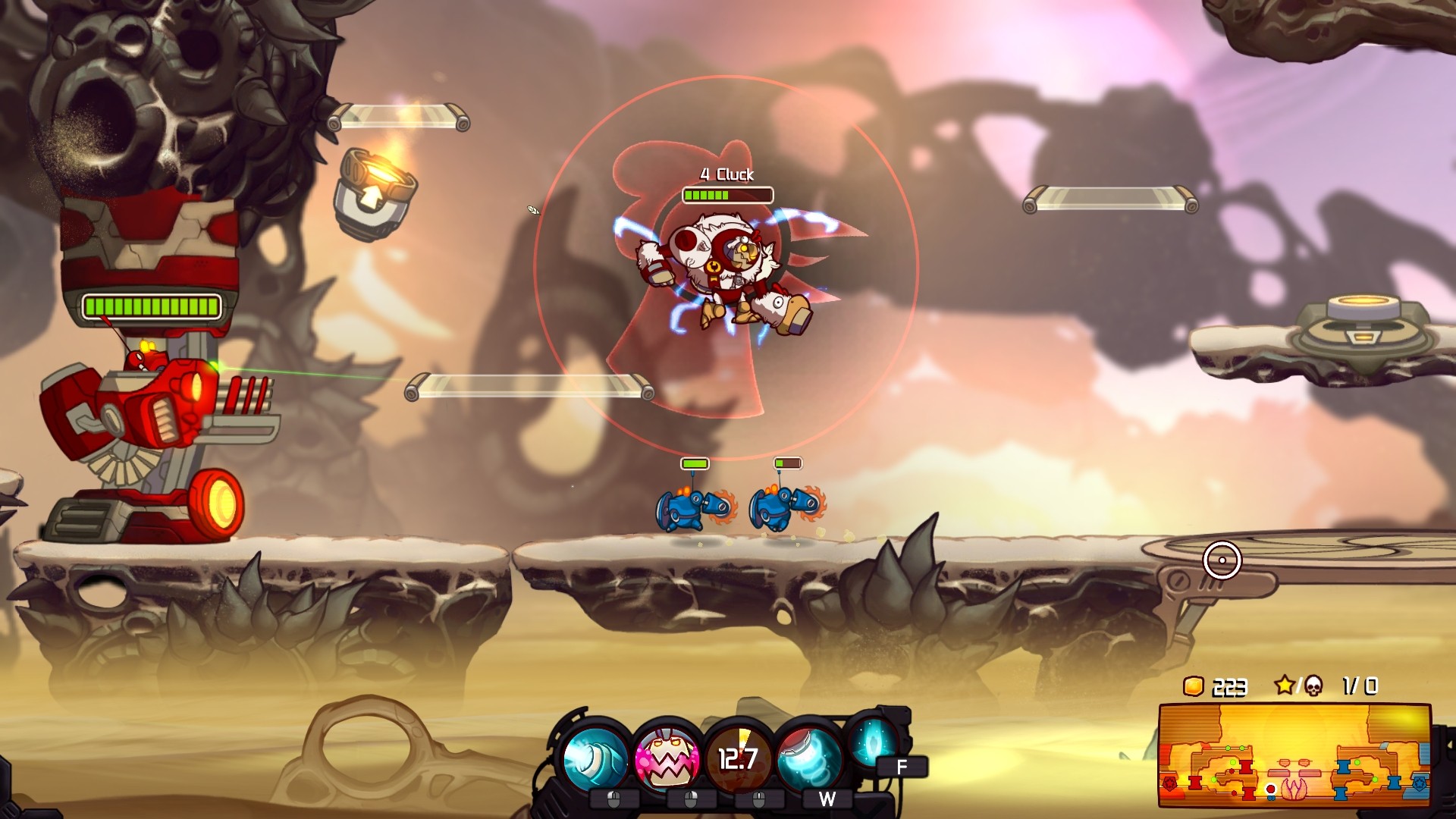The height and width of the screenshot is (819, 1456).
Task: Click the W keybind label under the ability
Action: 827,799
